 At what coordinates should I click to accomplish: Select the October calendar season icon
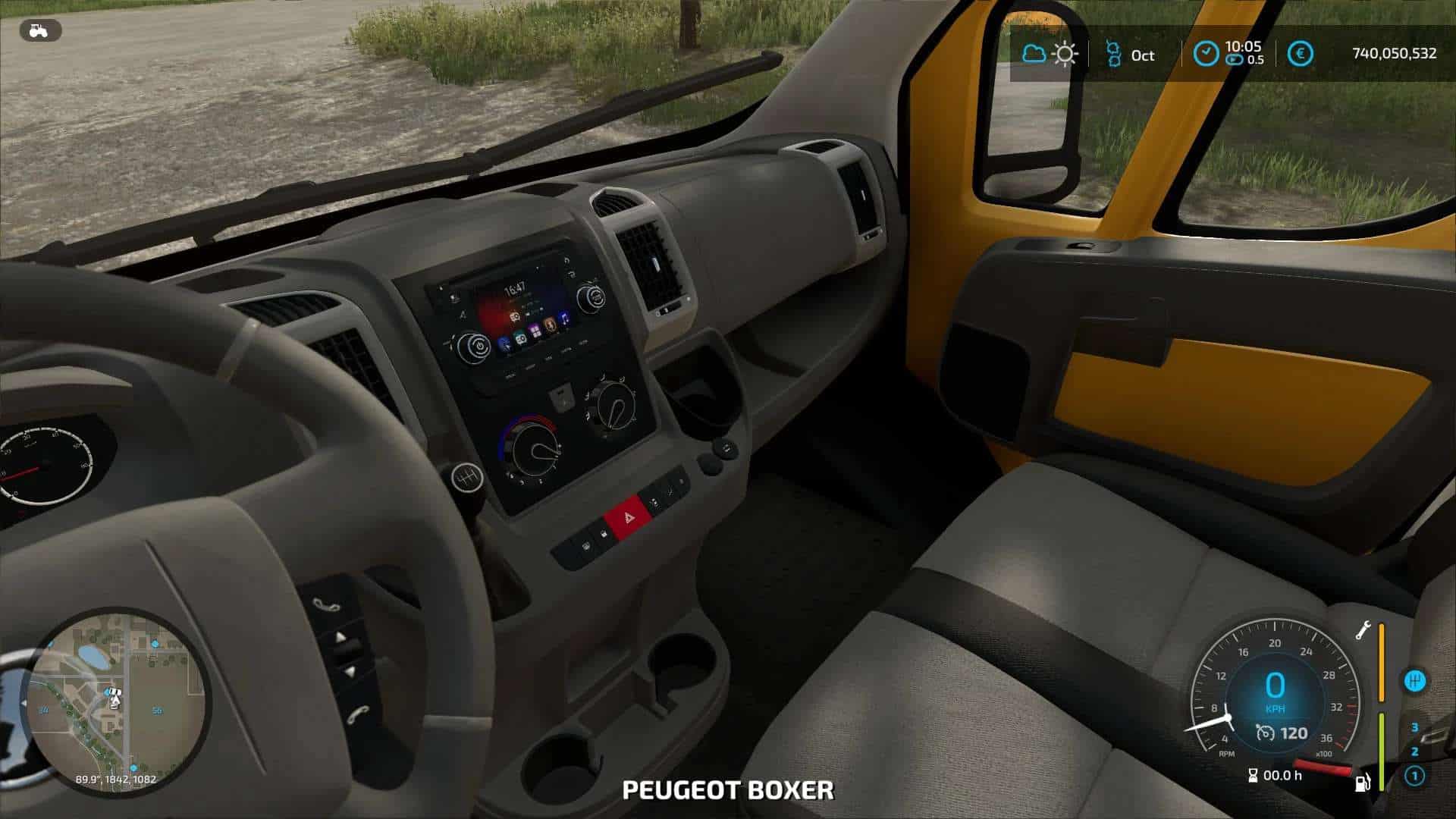(1112, 54)
